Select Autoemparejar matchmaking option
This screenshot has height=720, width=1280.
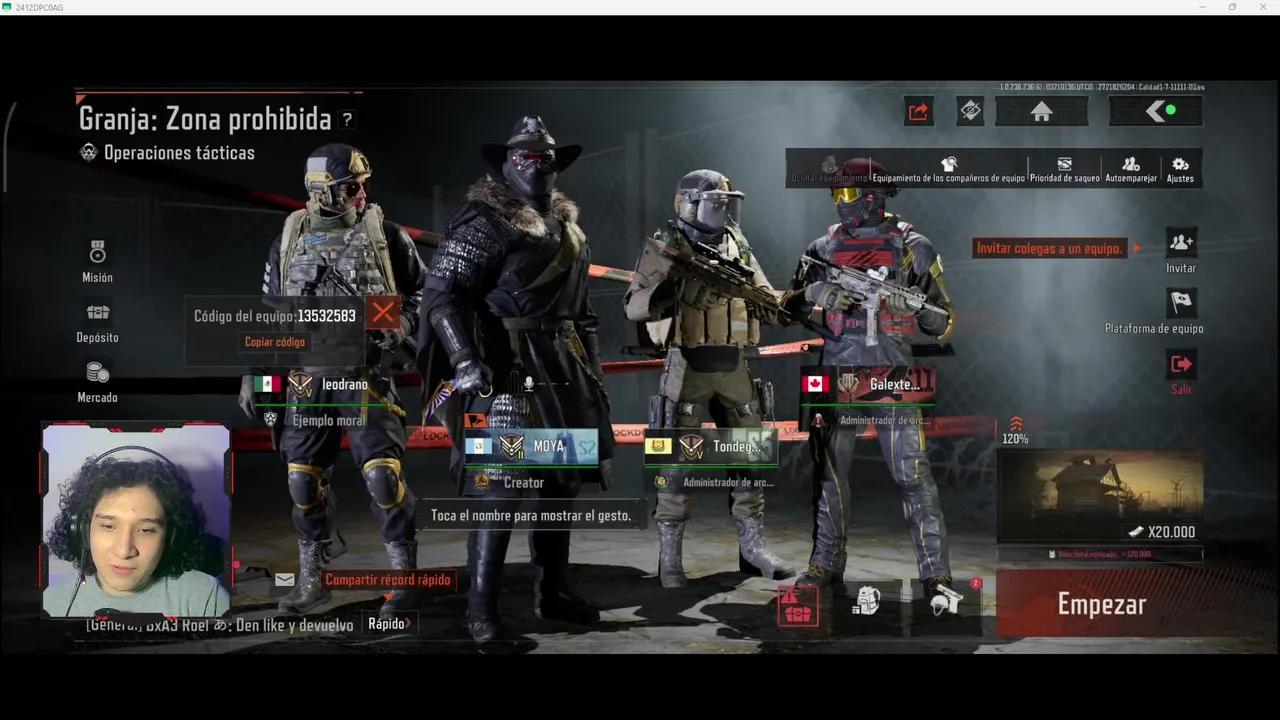coord(1129,167)
